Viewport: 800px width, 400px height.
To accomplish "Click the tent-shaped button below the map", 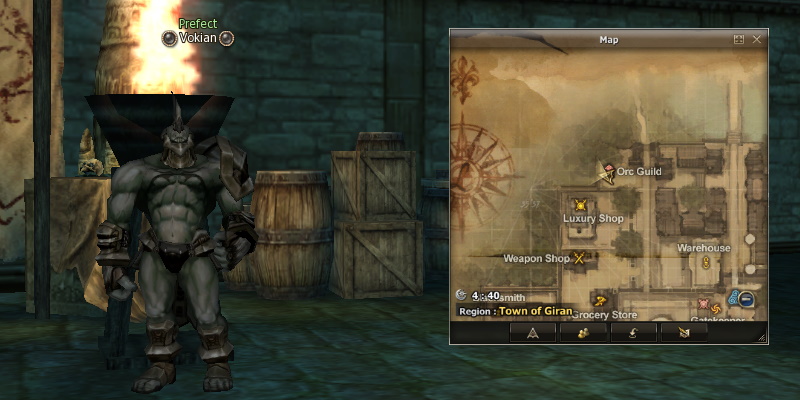I will click(x=533, y=333).
